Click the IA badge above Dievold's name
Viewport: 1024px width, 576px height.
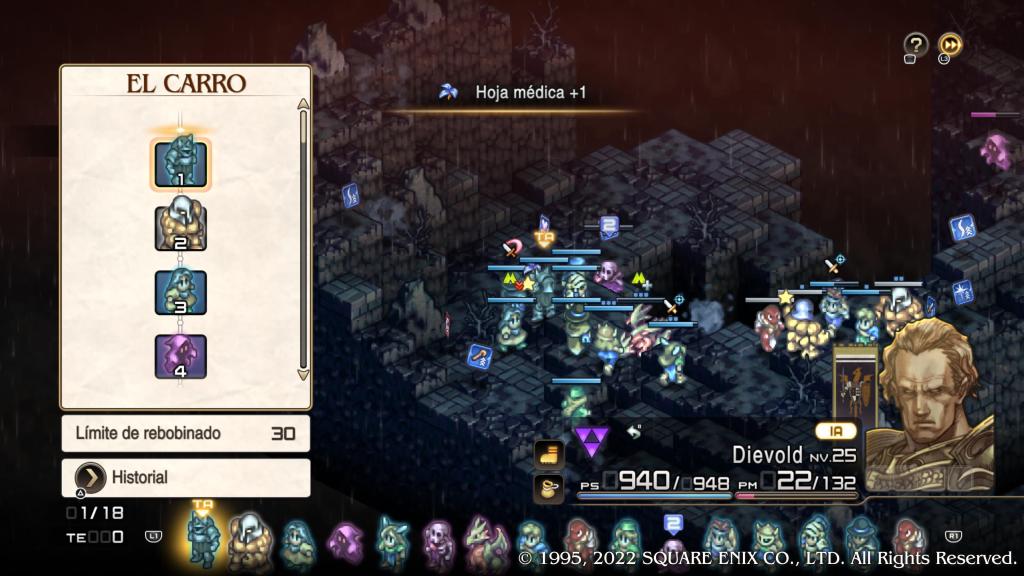(x=836, y=431)
